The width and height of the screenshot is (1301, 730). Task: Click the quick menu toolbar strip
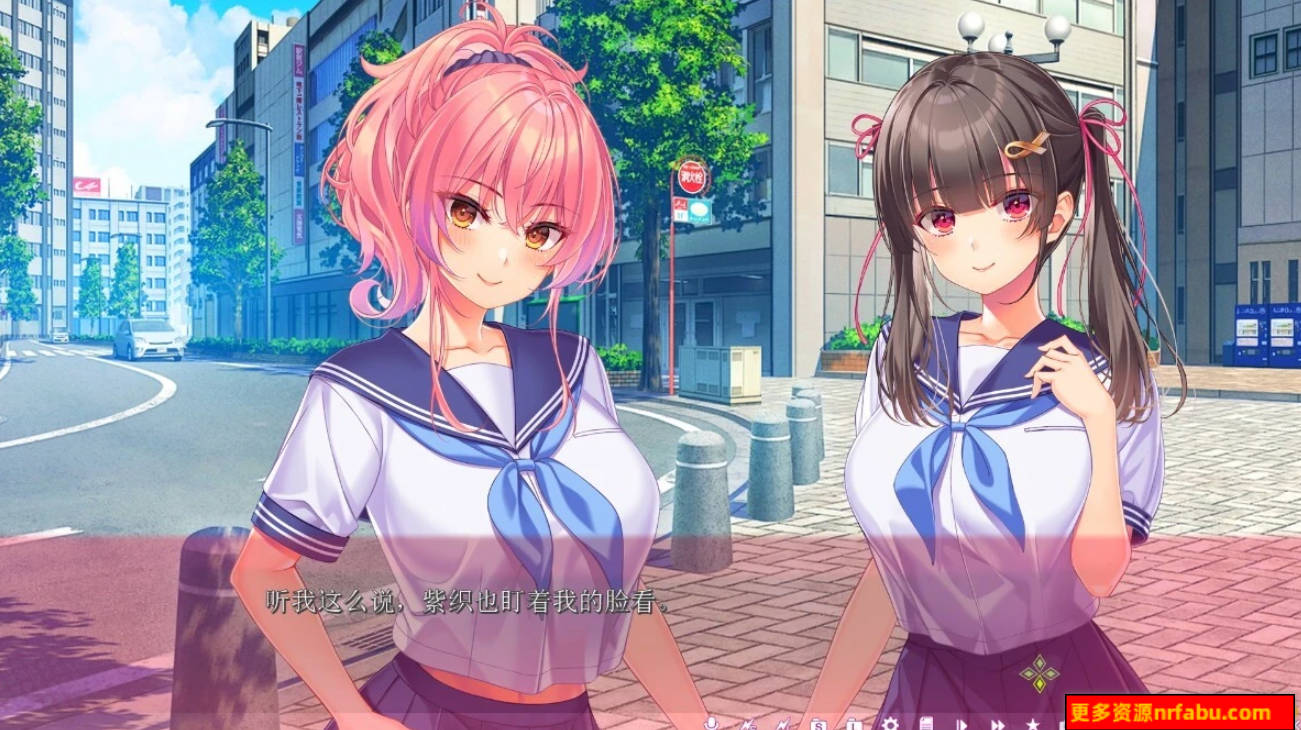pos(870,722)
